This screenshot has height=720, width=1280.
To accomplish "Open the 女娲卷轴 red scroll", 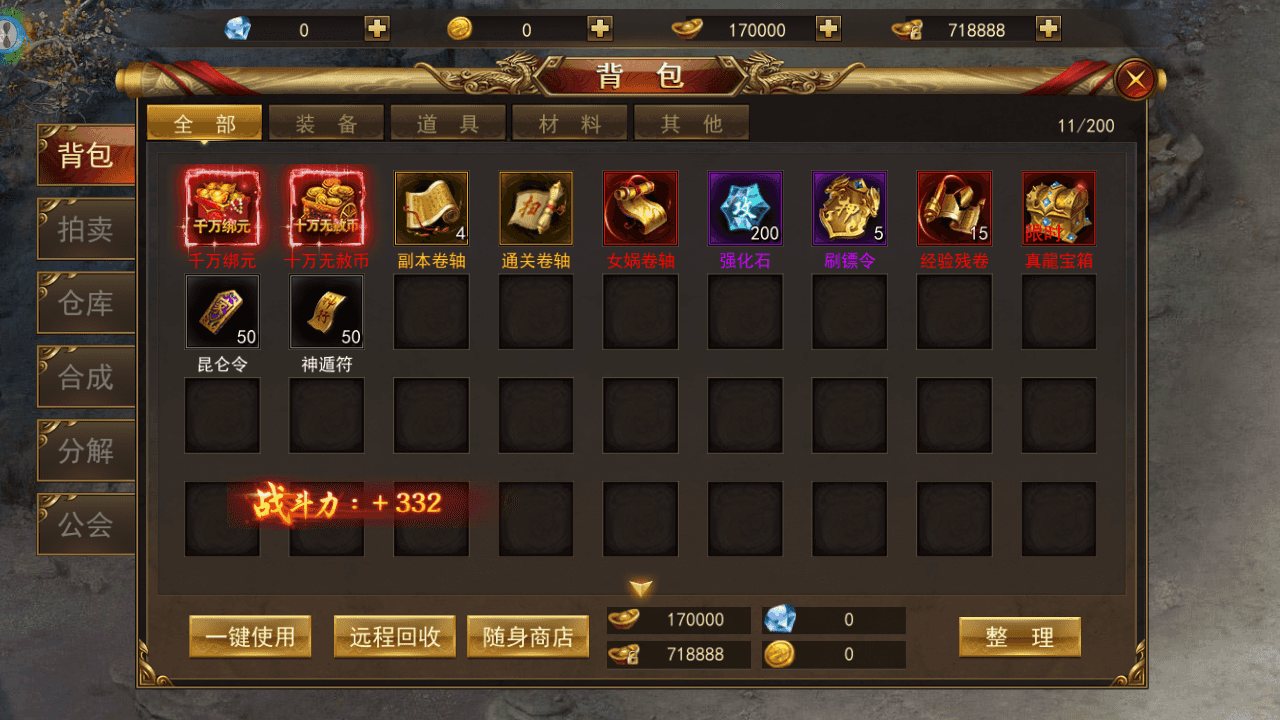I will tap(640, 208).
